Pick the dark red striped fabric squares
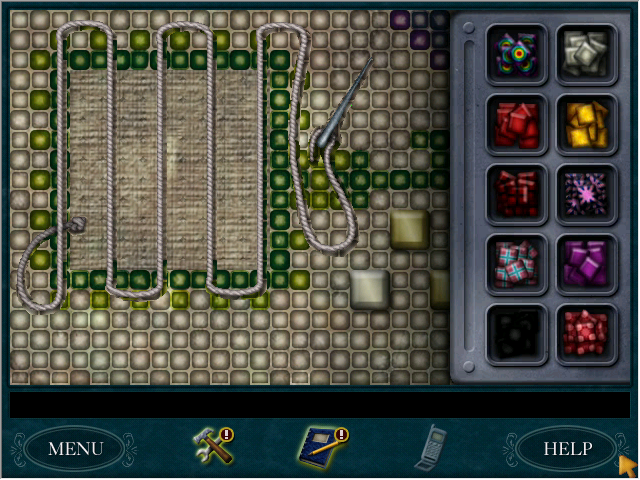Screen dimensions: 640x480 (516, 193)
